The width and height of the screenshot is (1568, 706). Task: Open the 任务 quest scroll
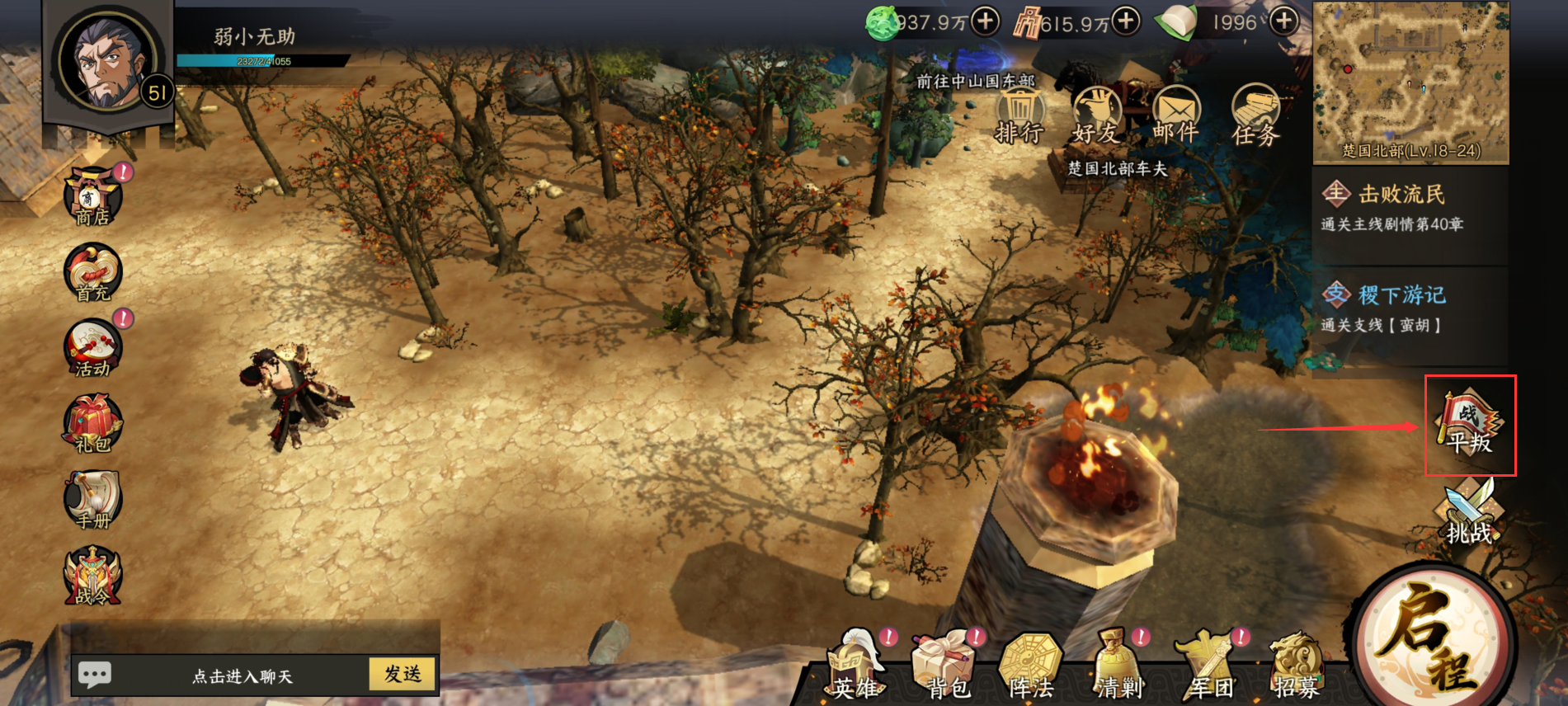pyautogui.click(x=1255, y=117)
